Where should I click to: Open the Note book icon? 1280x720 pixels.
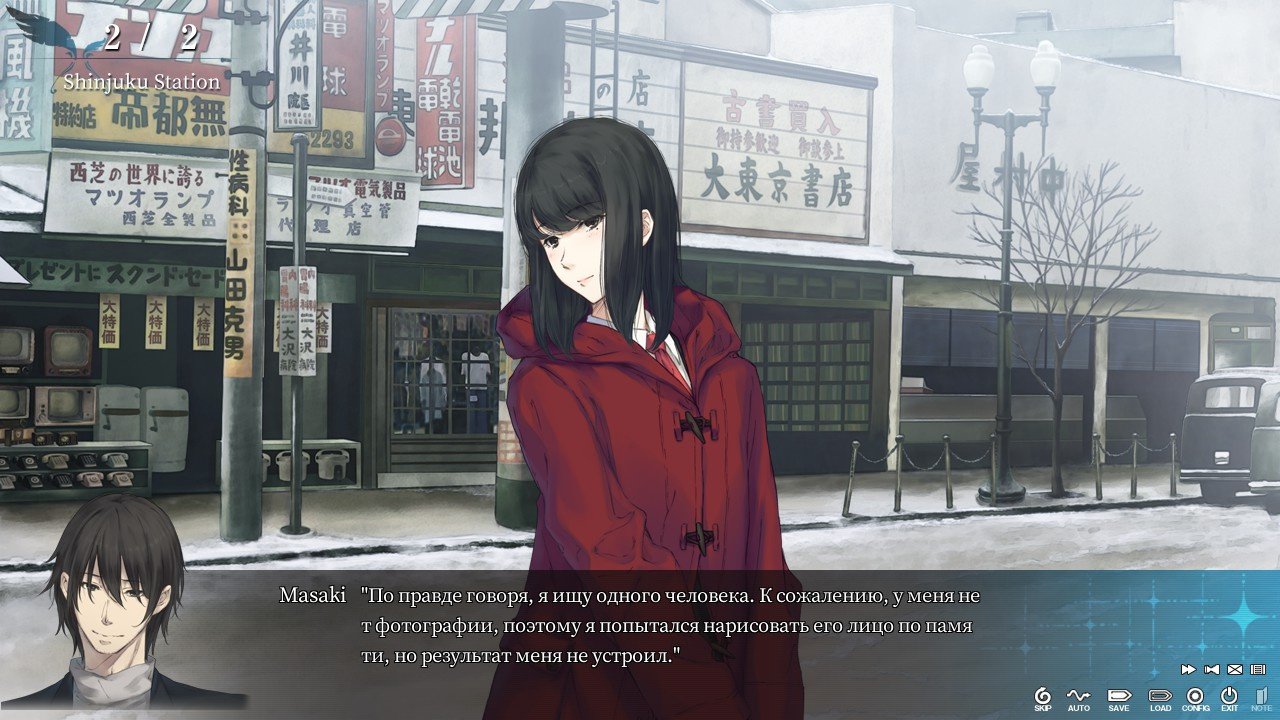[x=1261, y=697]
